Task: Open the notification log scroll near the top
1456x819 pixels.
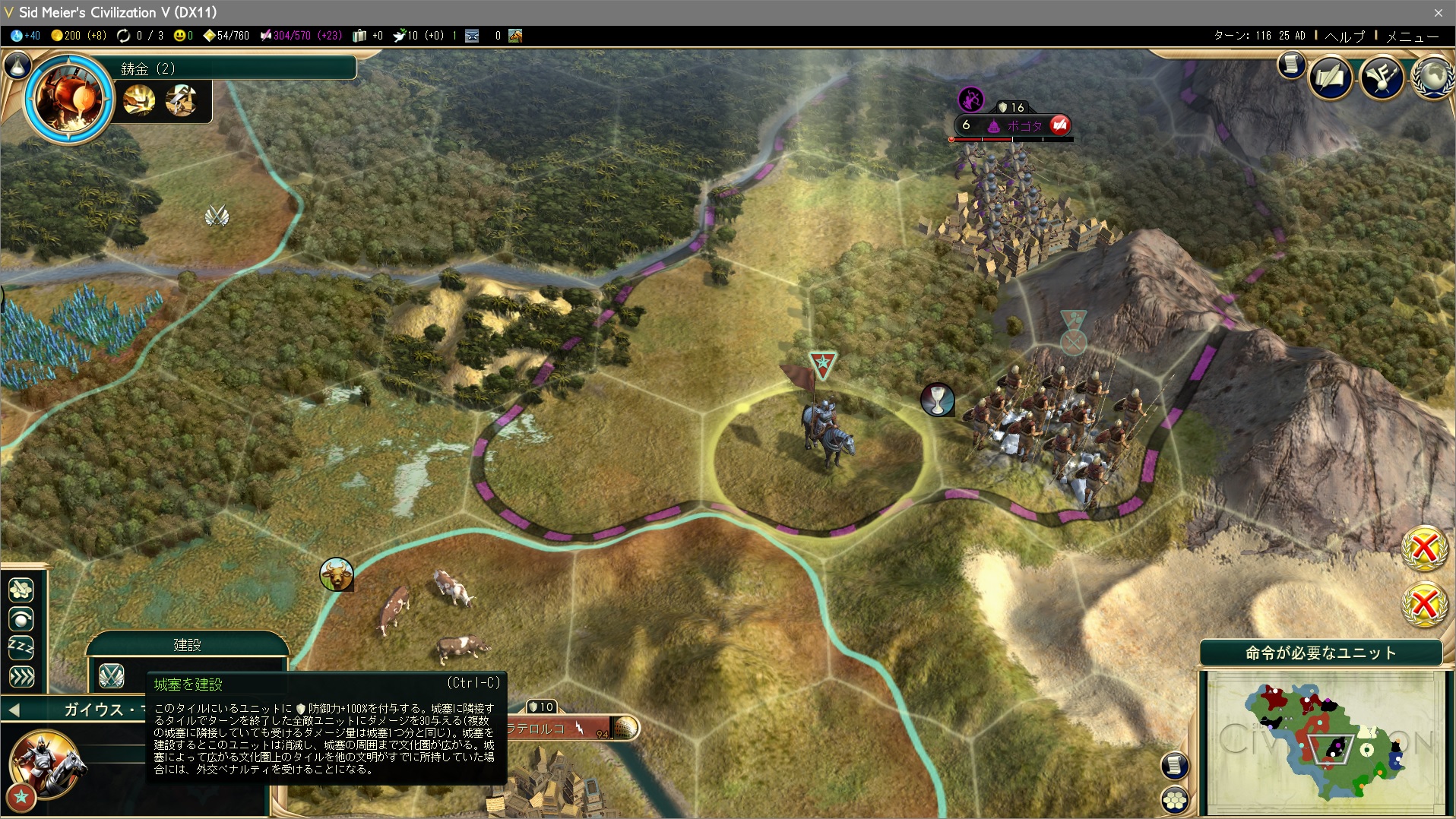Action: tap(1291, 65)
